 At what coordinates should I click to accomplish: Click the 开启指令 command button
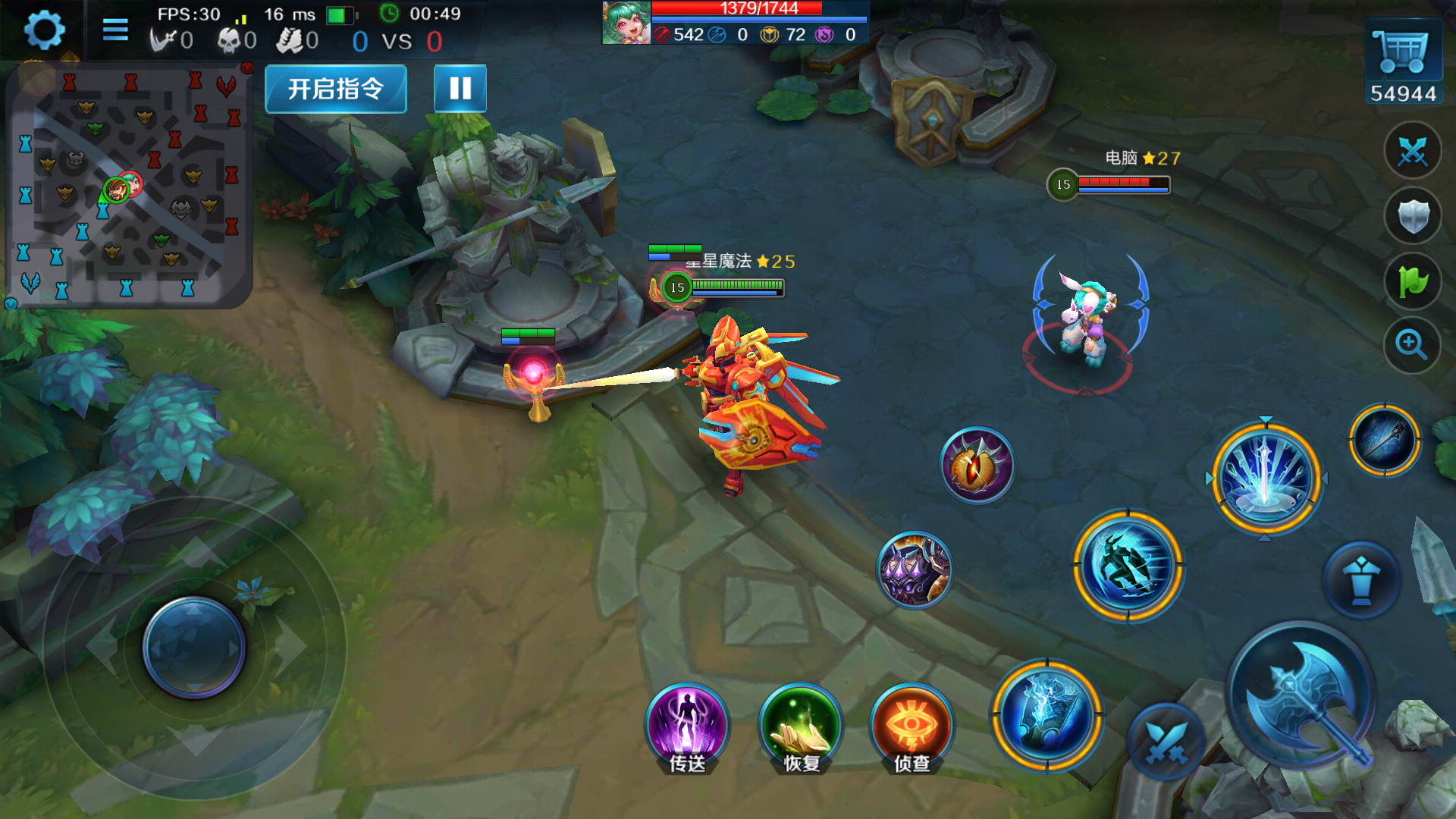336,89
